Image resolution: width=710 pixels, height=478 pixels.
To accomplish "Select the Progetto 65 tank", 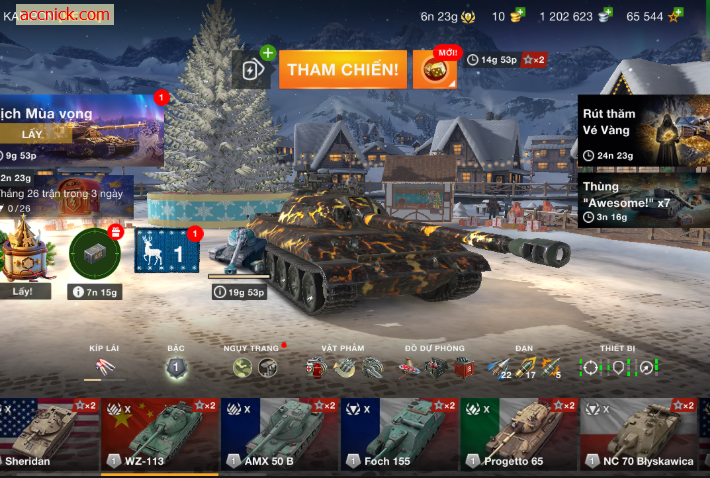I will 519,435.
